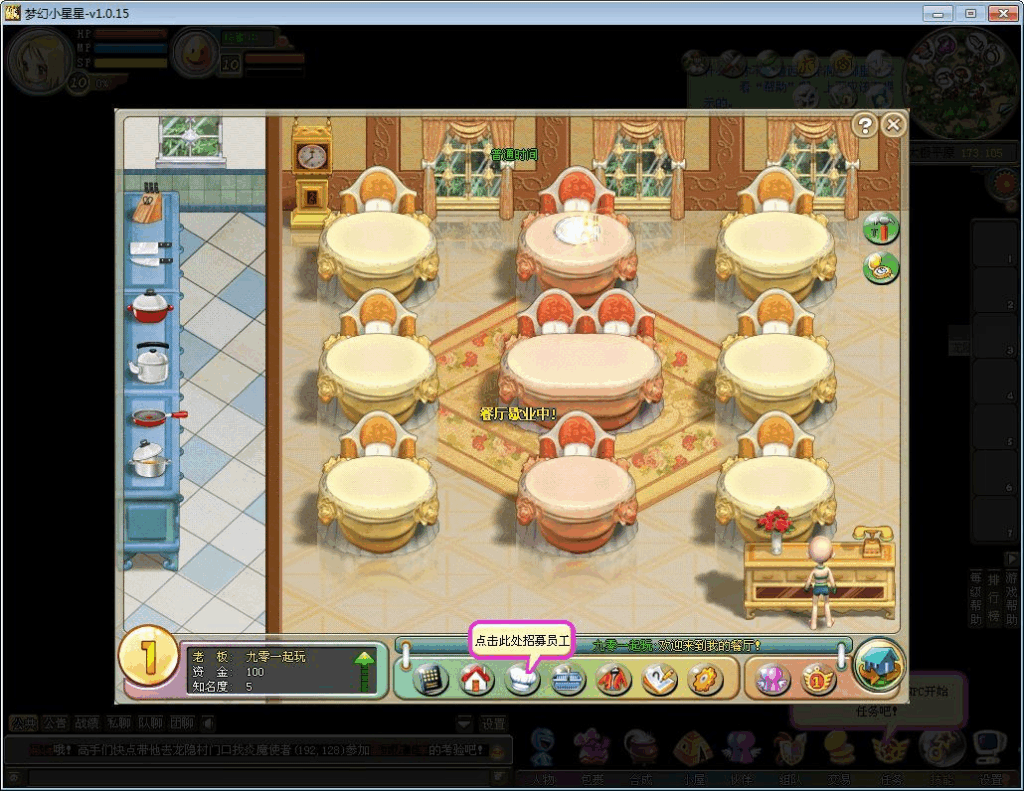Viewport: 1024px width, 791px height.
Task: Open the orange gear settings icon
Action: [x=705, y=679]
